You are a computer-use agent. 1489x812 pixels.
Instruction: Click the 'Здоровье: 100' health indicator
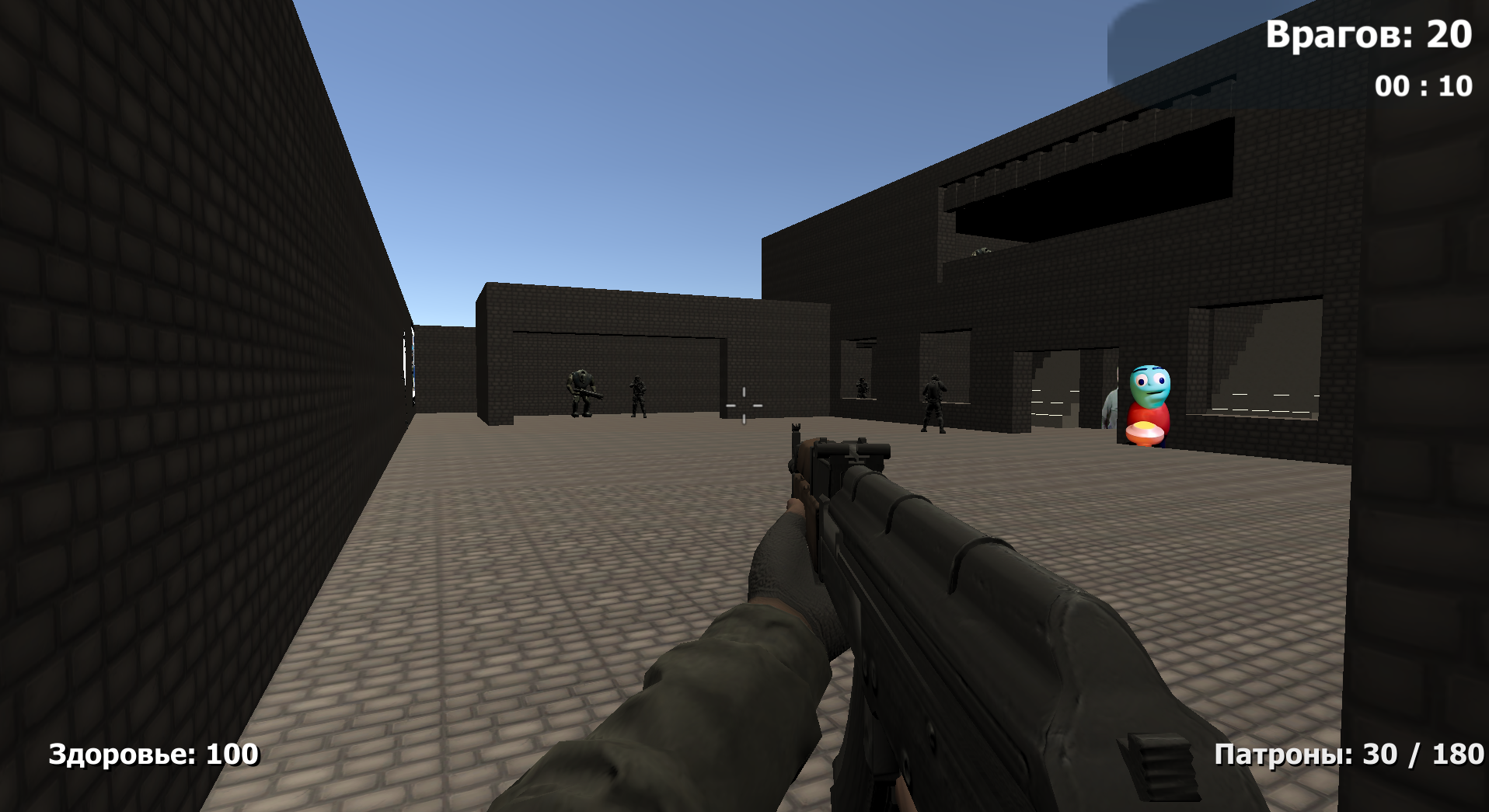click(152, 754)
